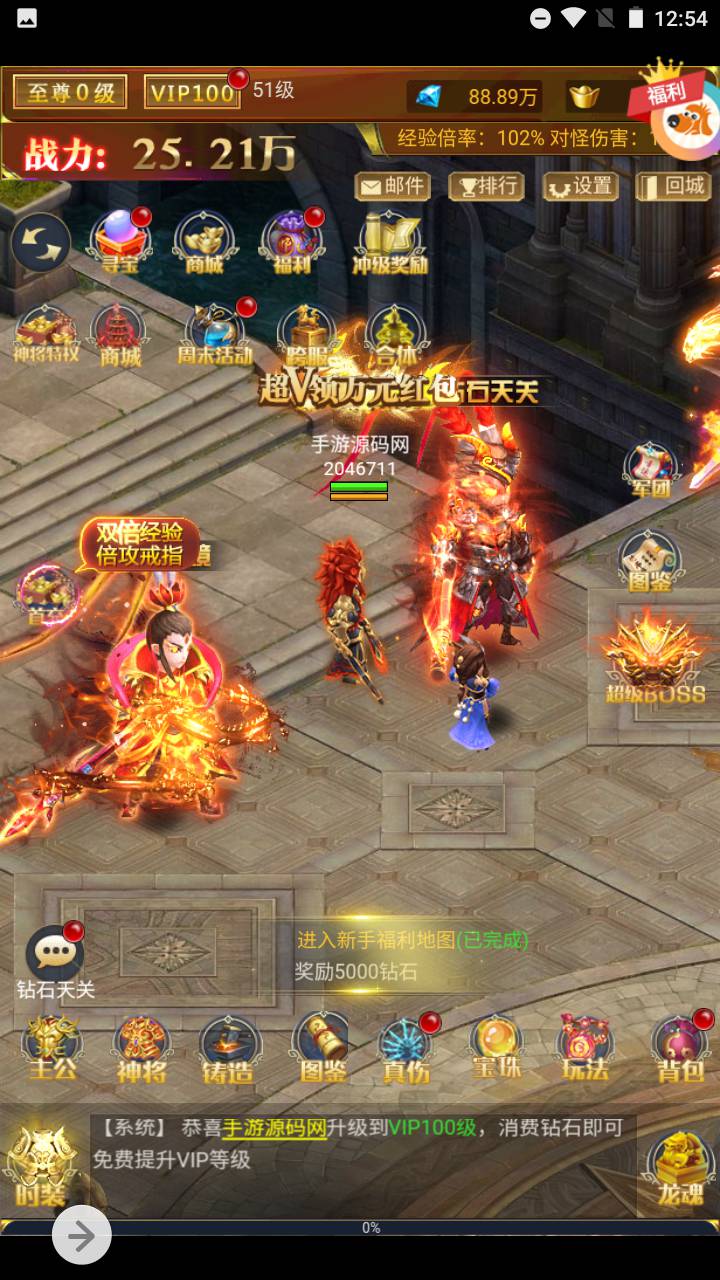Open the 军团 legion icon
This screenshot has width=720, height=1280.
click(651, 469)
